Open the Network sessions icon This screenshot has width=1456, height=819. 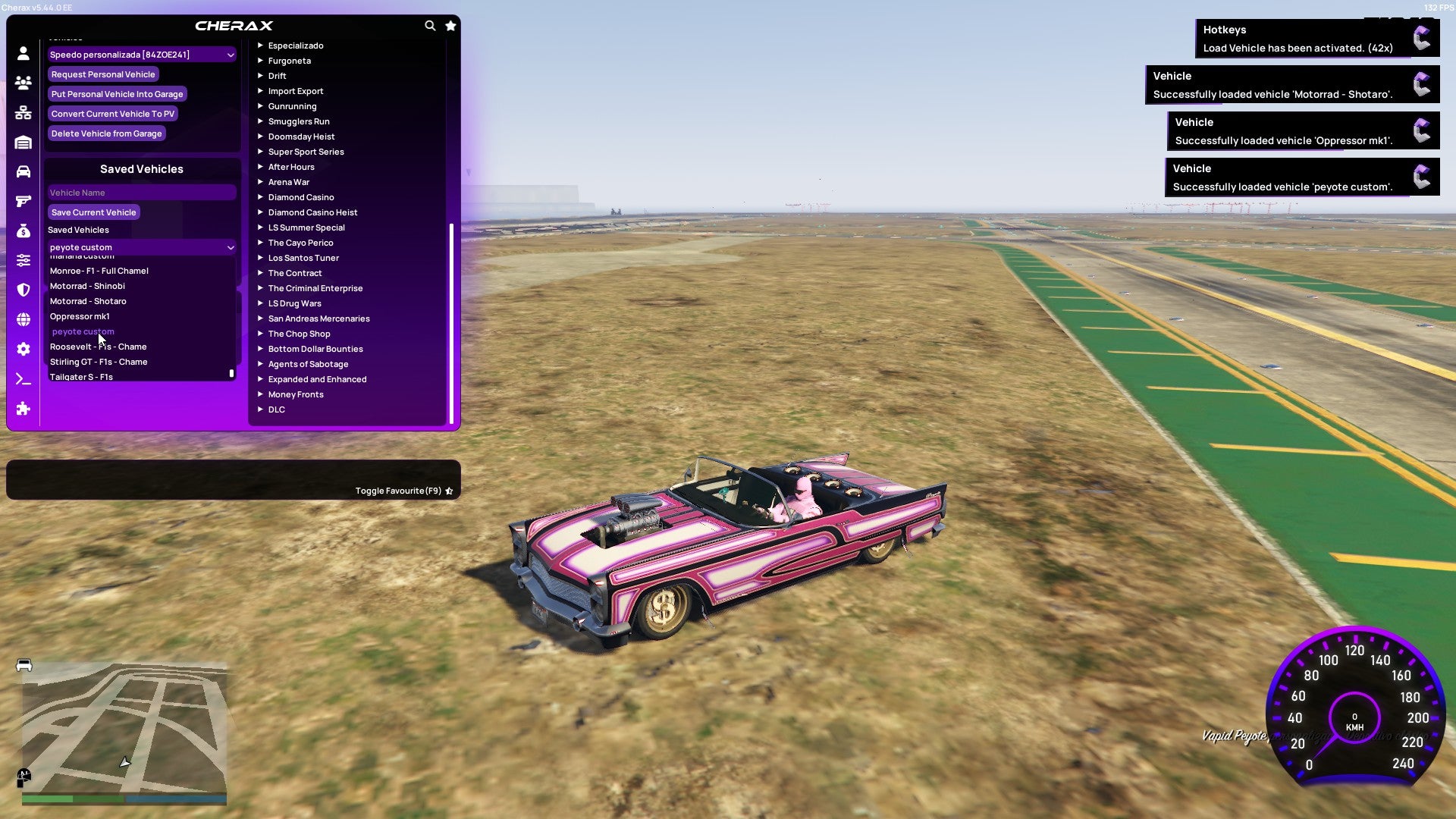pyautogui.click(x=23, y=112)
